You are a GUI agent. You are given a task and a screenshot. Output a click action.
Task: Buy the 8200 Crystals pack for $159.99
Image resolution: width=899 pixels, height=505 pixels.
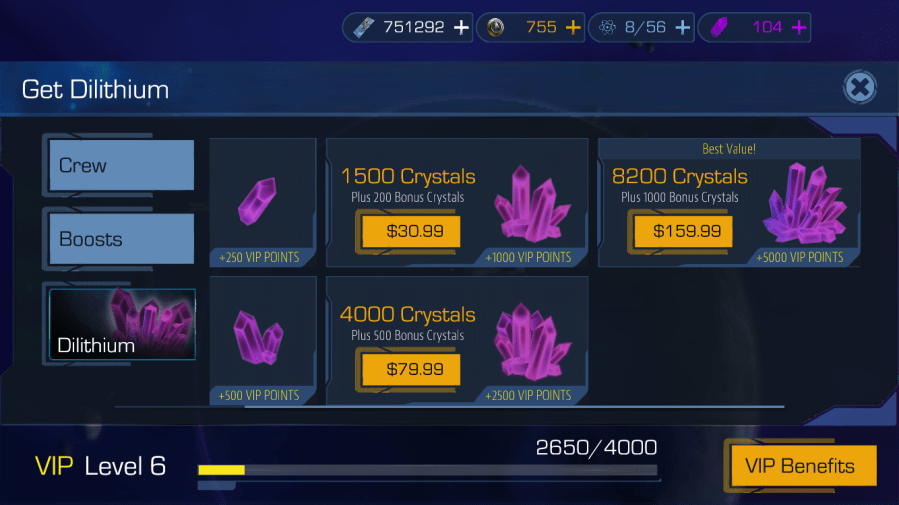click(685, 231)
